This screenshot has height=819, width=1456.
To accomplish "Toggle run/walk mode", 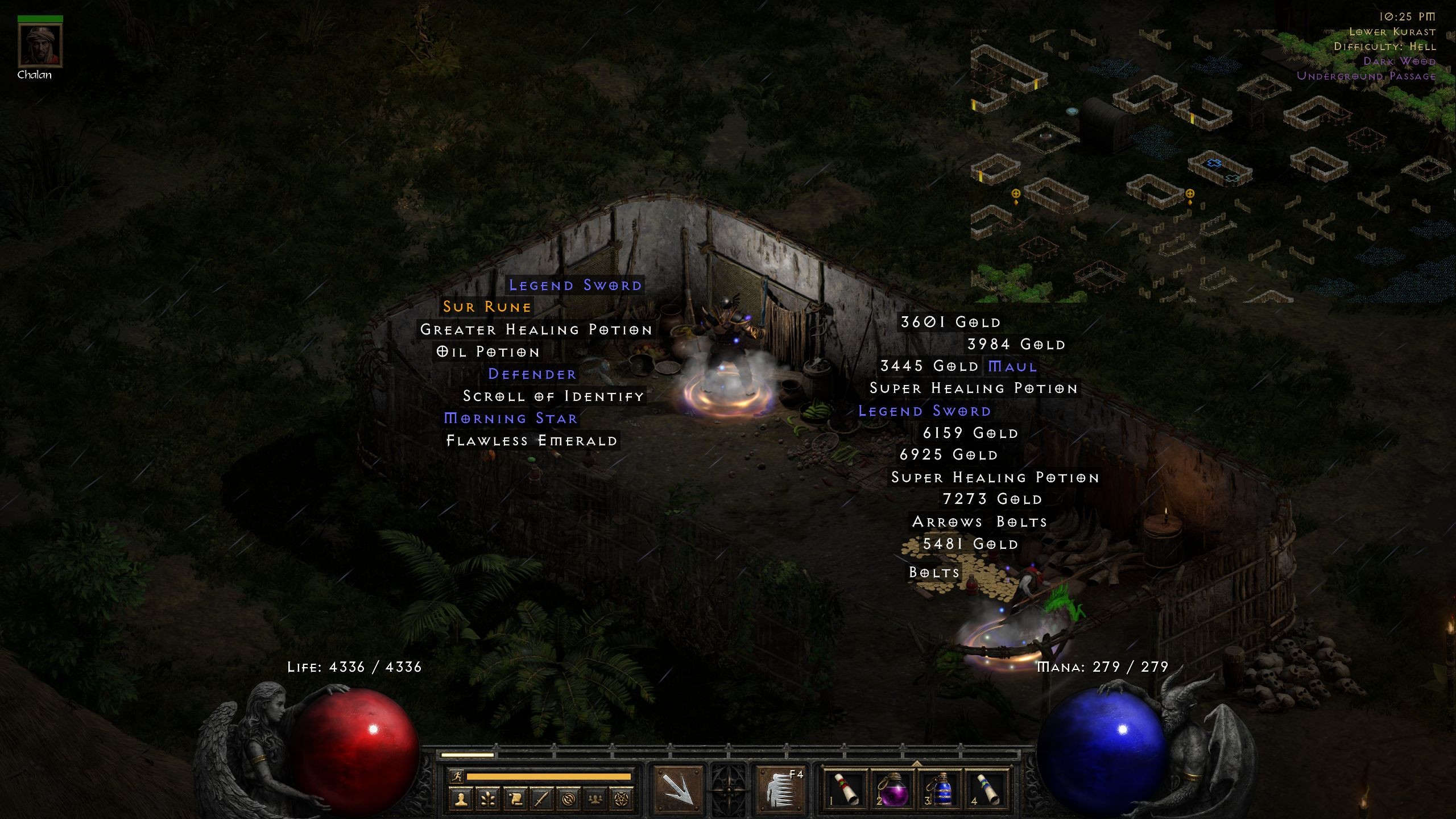I will pyautogui.click(x=456, y=776).
